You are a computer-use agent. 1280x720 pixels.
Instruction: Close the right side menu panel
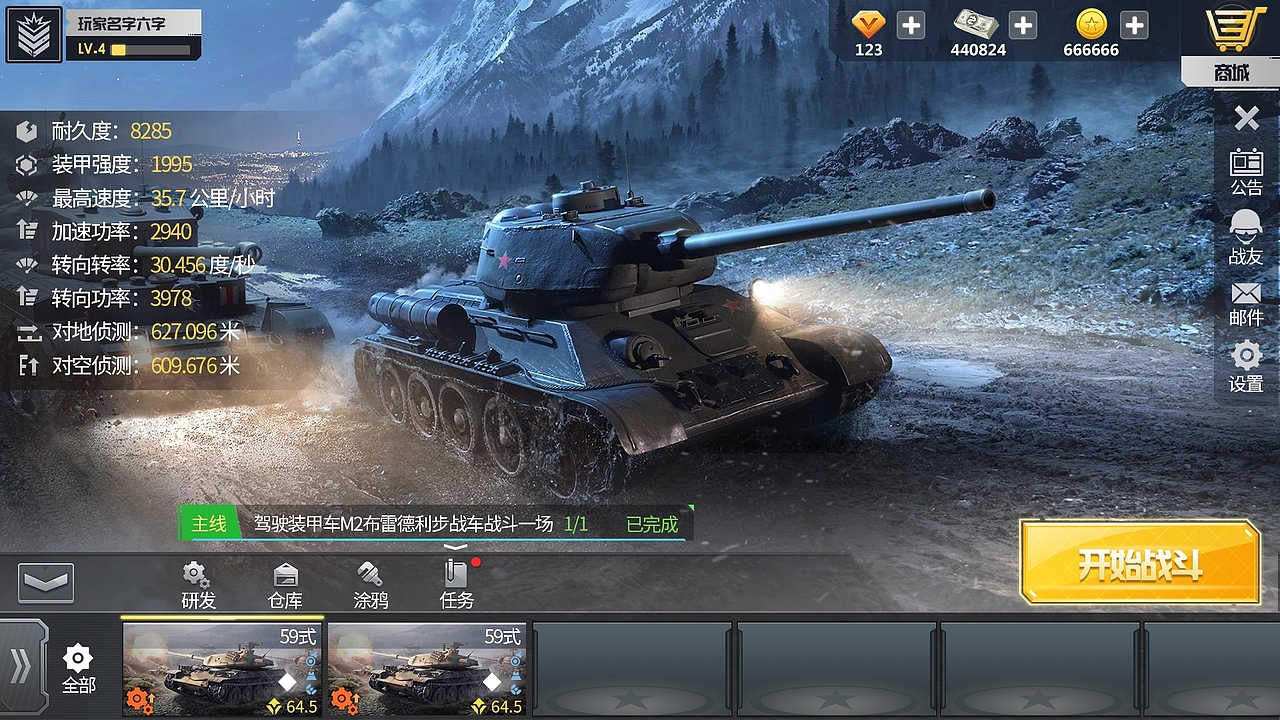pyautogui.click(x=1246, y=119)
